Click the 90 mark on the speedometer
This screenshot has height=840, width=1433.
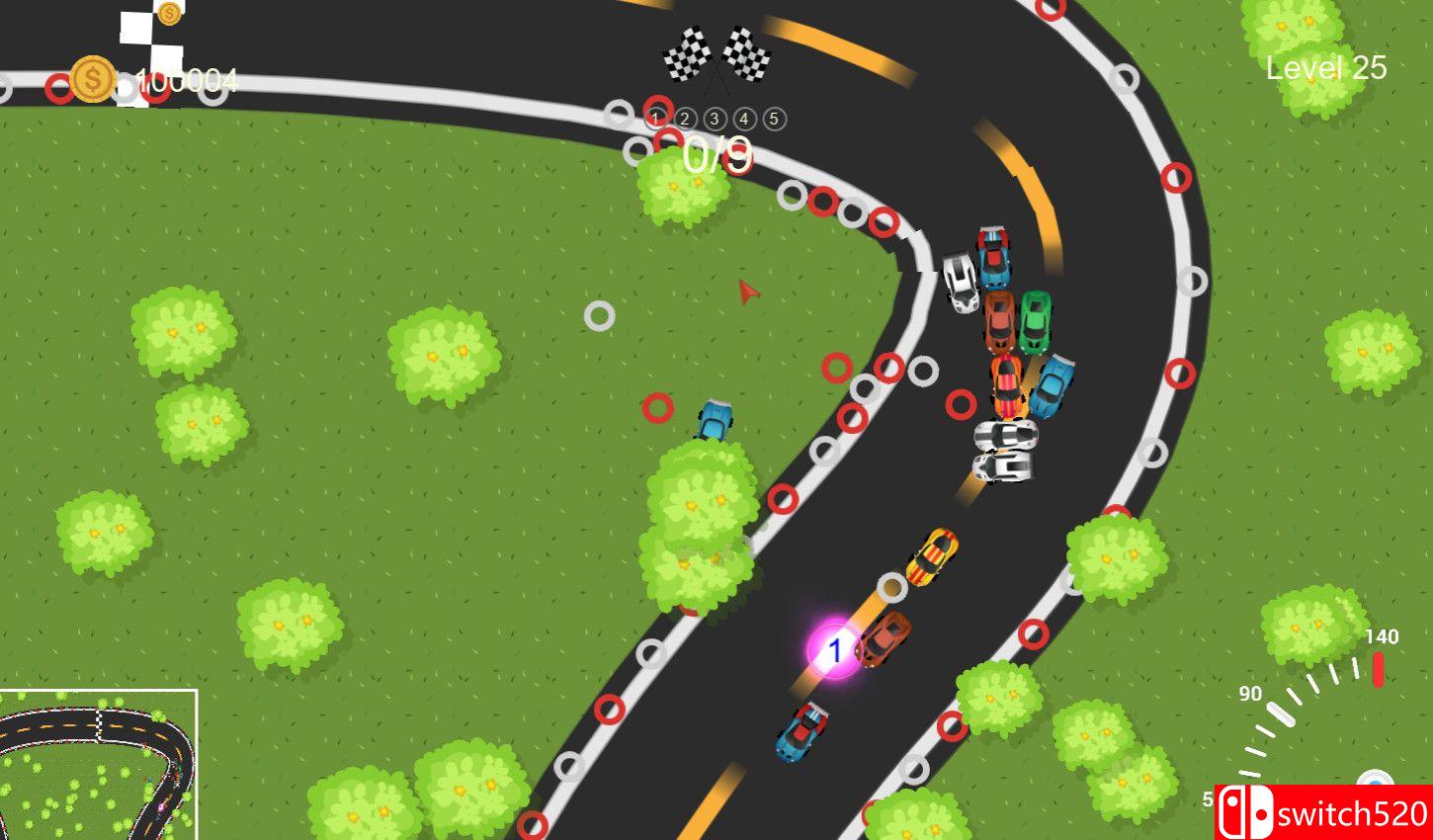[1248, 694]
